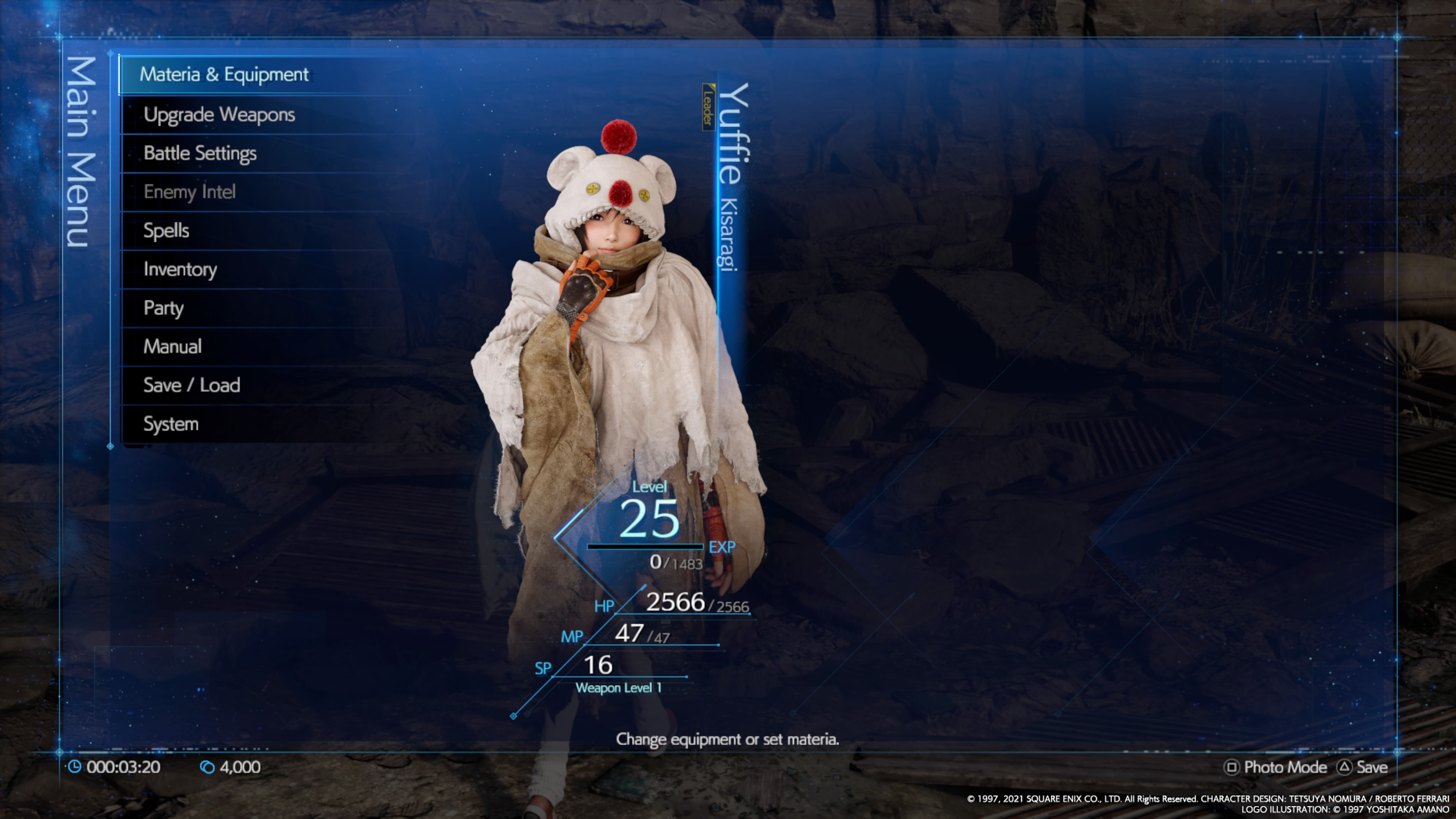The image size is (1456, 819).
Task: Choose the Enemy Intel entry
Action: pos(189,192)
